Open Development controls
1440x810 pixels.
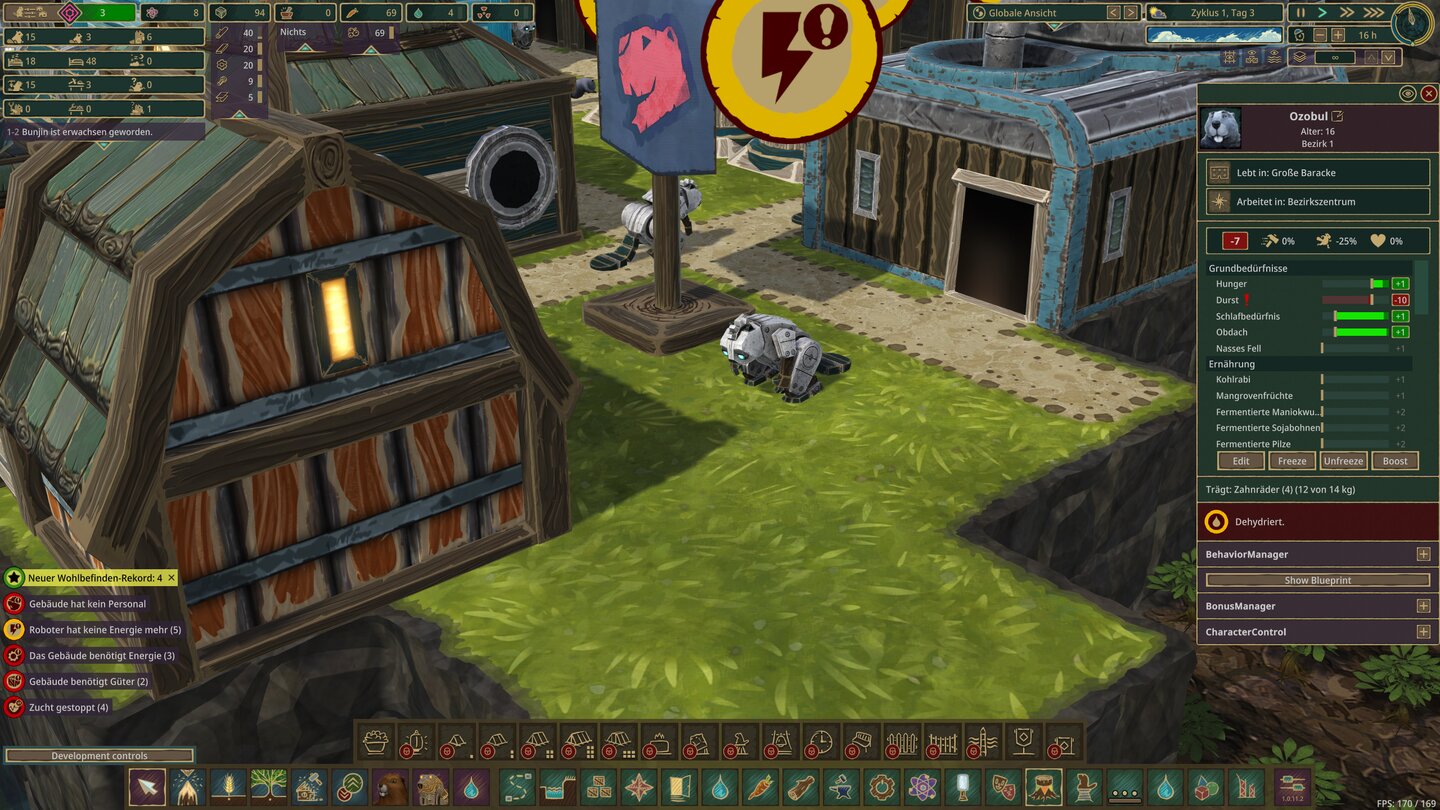coord(99,756)
